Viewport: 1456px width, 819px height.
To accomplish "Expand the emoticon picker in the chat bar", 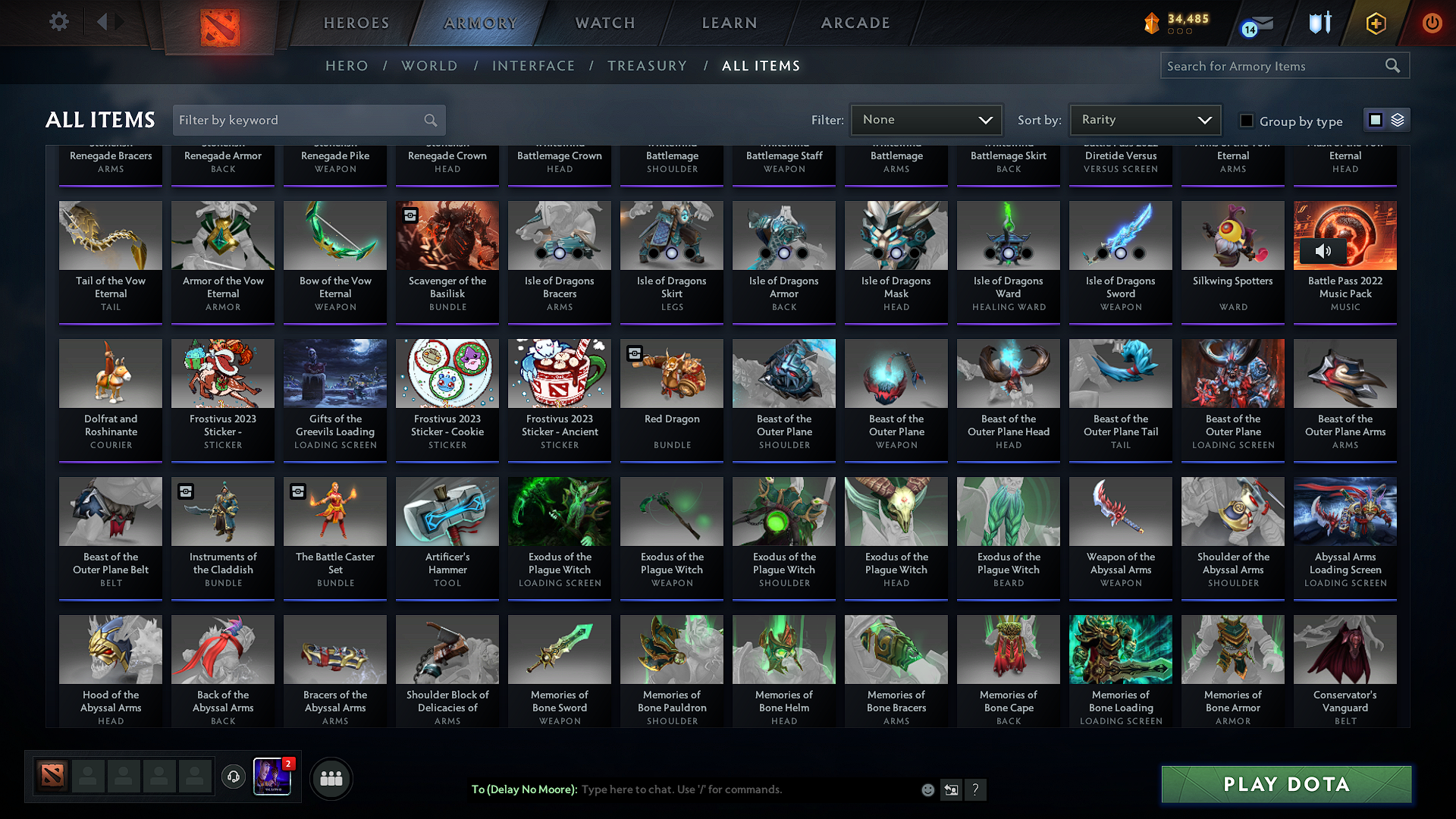I will [927, 789].
